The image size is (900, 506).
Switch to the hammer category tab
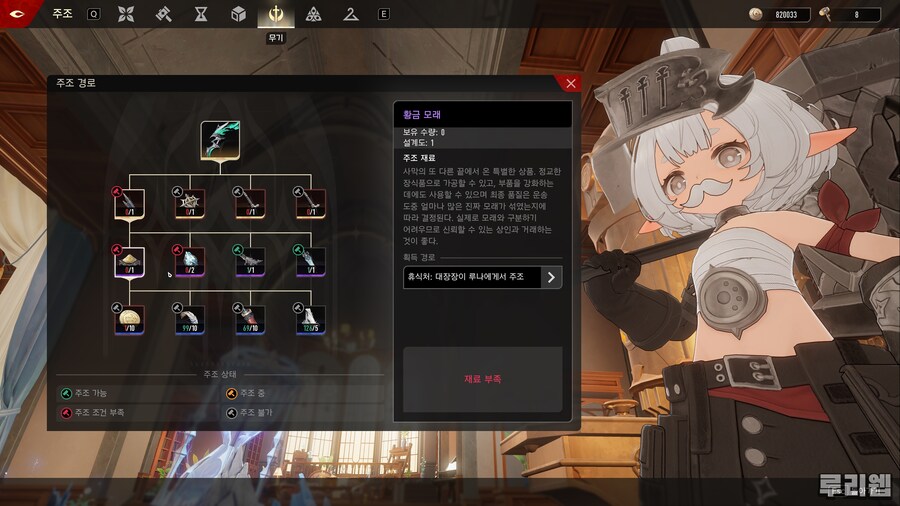[163, 14]
